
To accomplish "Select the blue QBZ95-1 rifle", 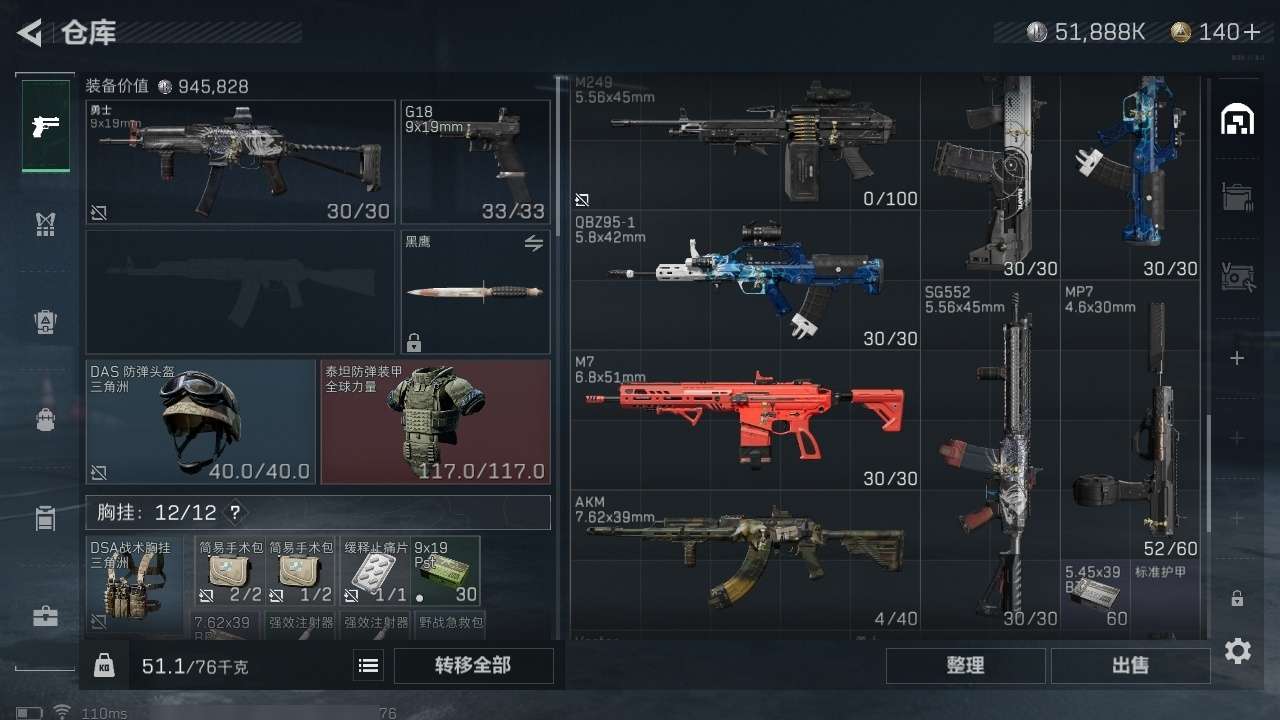I will 745,280.
